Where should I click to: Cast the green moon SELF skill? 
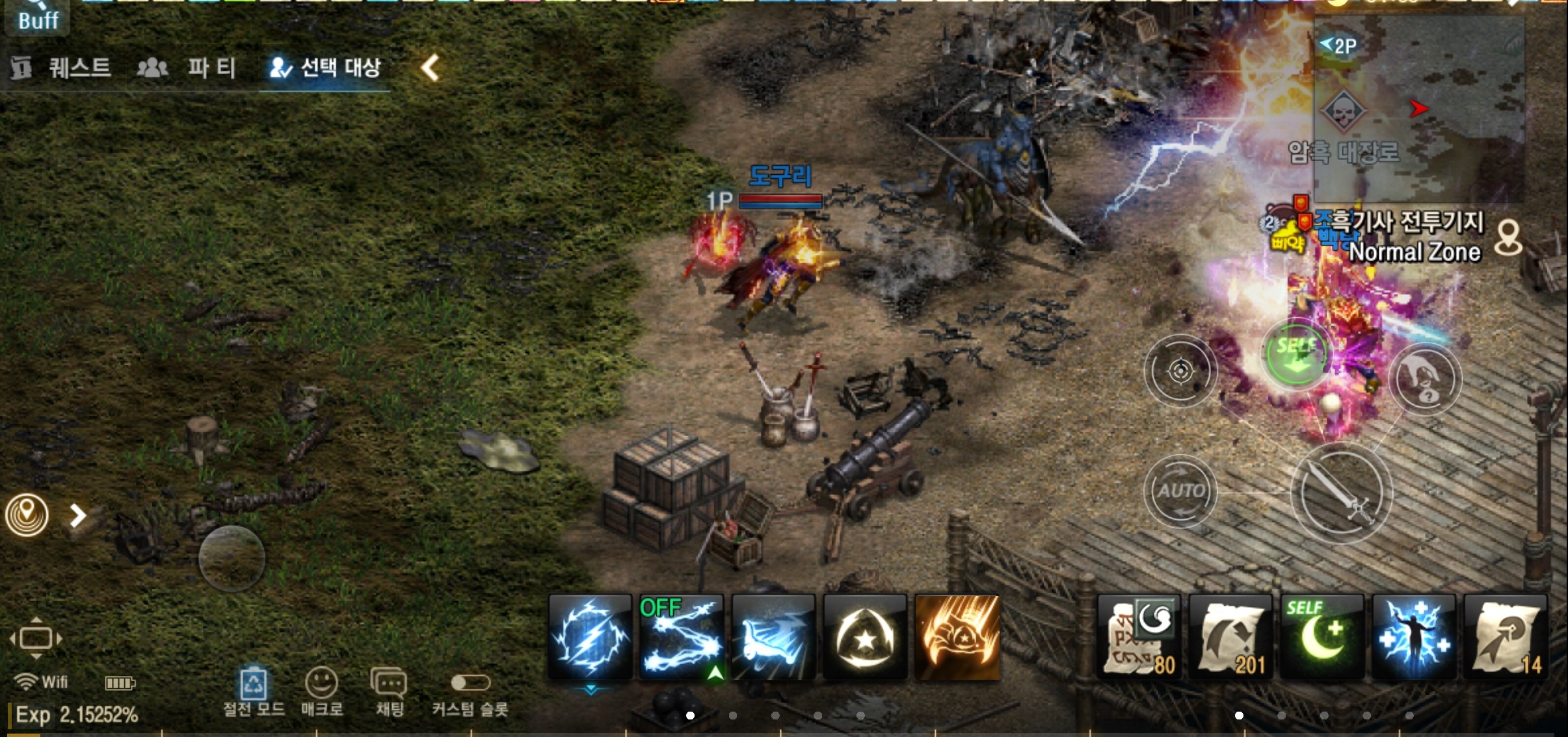[1322, 638]
